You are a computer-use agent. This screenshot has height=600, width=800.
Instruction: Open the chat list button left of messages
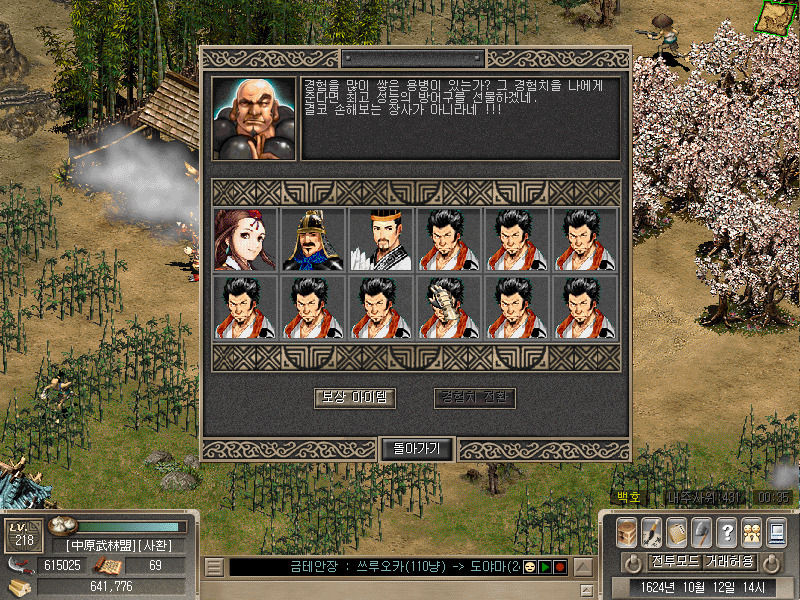click(x=213, y=567)
